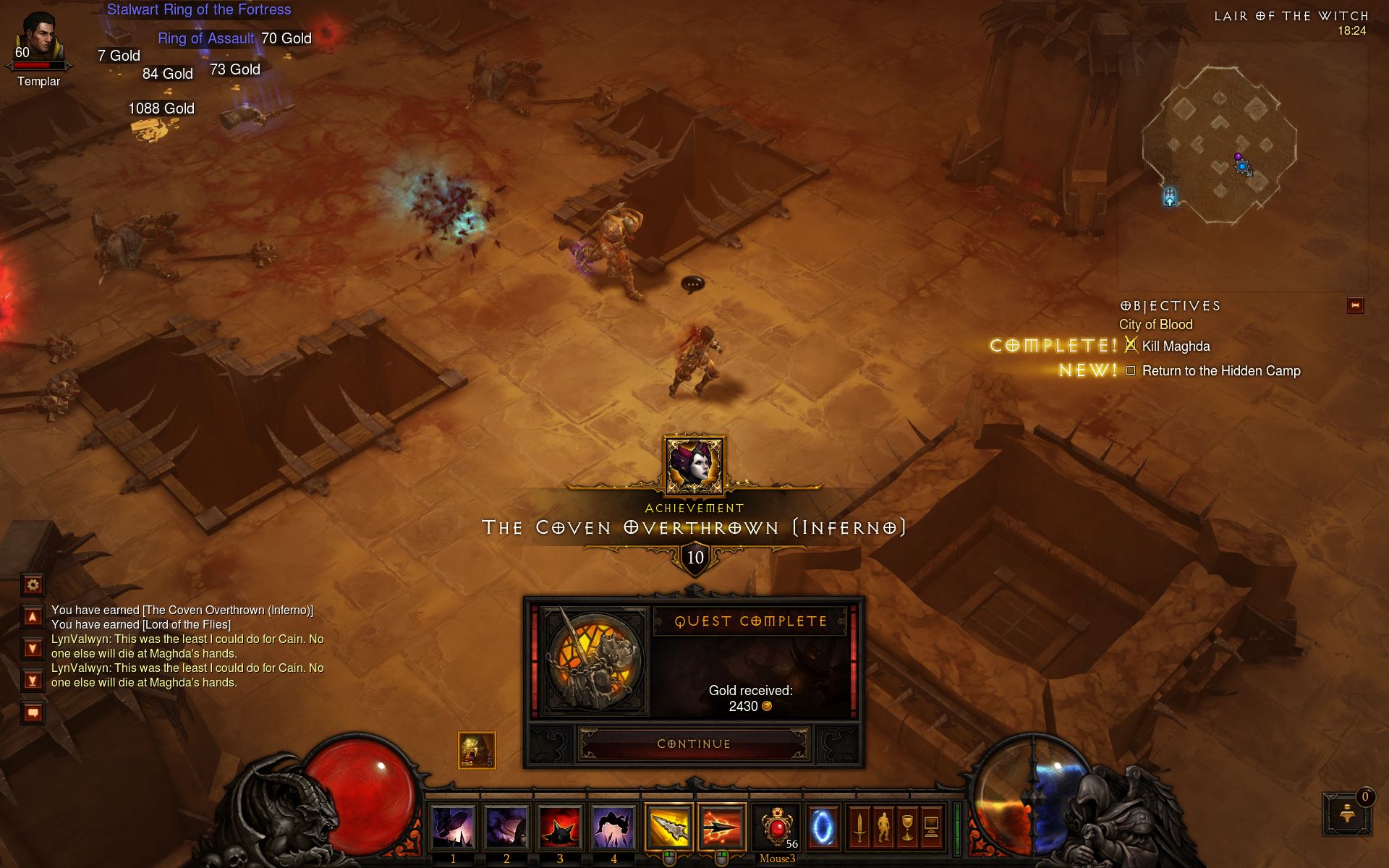
Task: Trigger the red-glow skill in slot 3
Action: [560, 827]
